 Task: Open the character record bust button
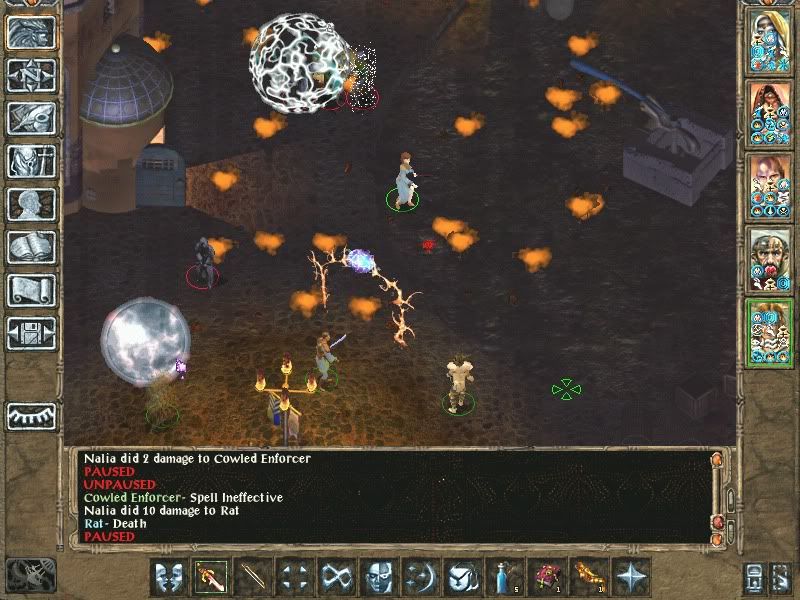[x=31, y=204]
